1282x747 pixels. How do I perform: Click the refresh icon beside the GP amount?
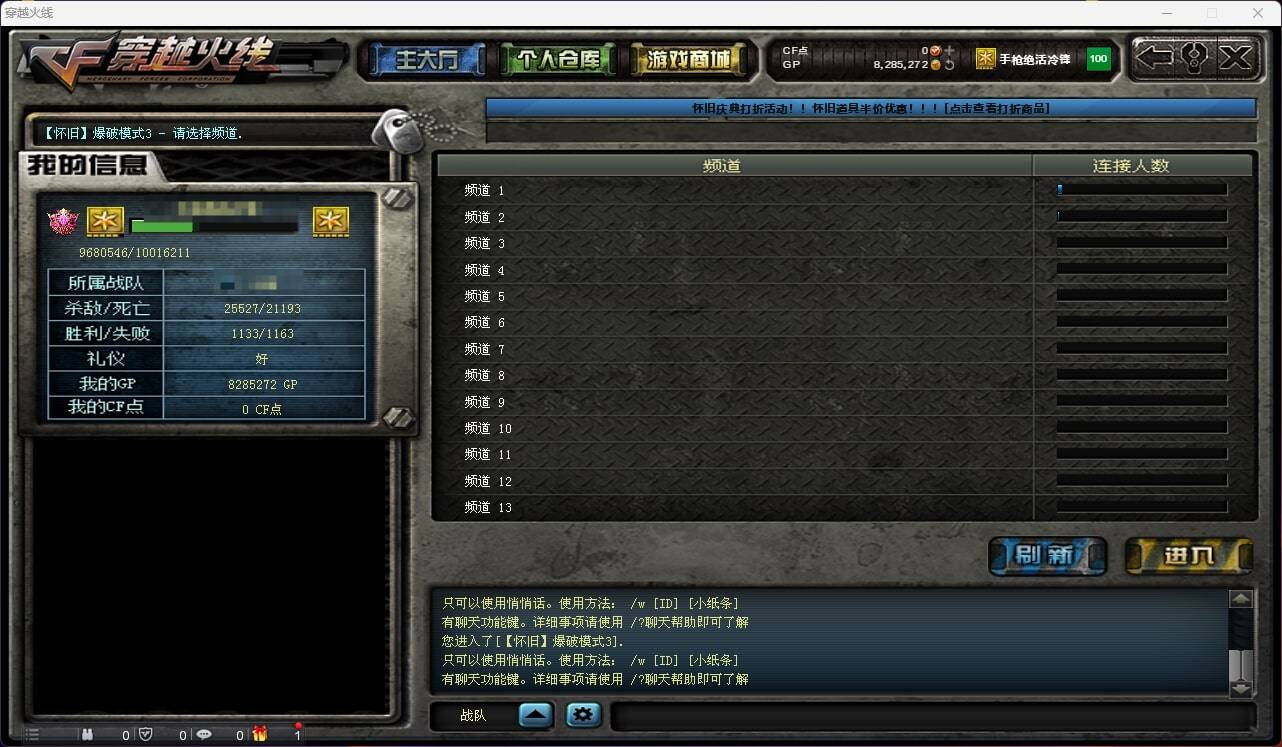949,67
